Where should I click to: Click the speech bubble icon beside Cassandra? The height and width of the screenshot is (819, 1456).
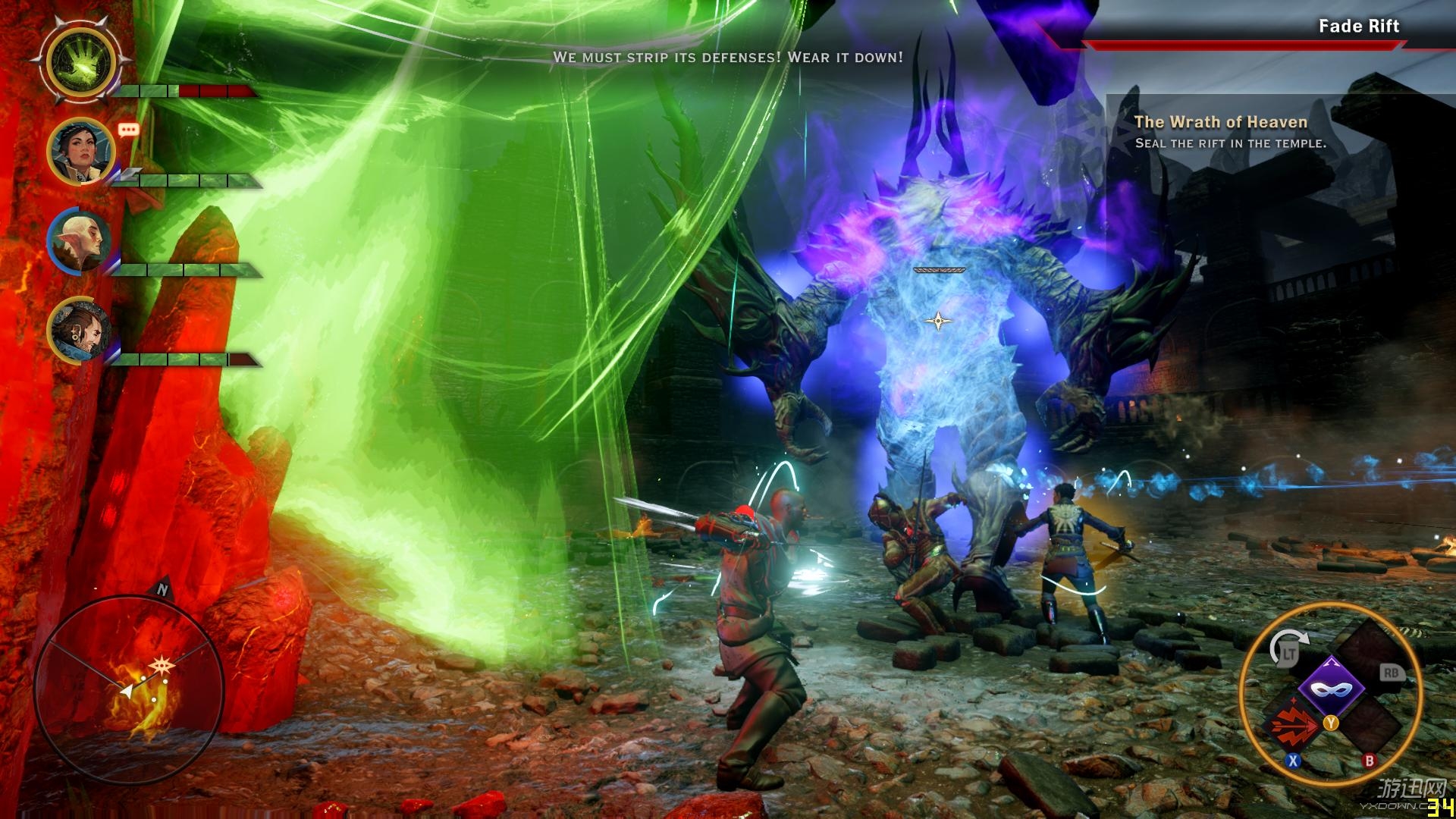(129, 130)
